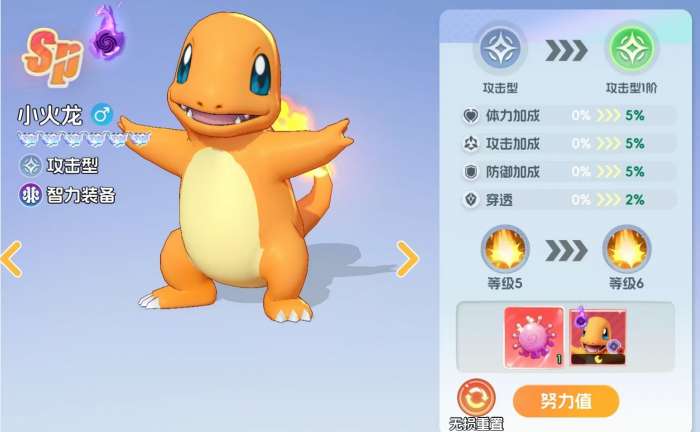
Task: Select the Charmander card material
Action: [597, 336]
